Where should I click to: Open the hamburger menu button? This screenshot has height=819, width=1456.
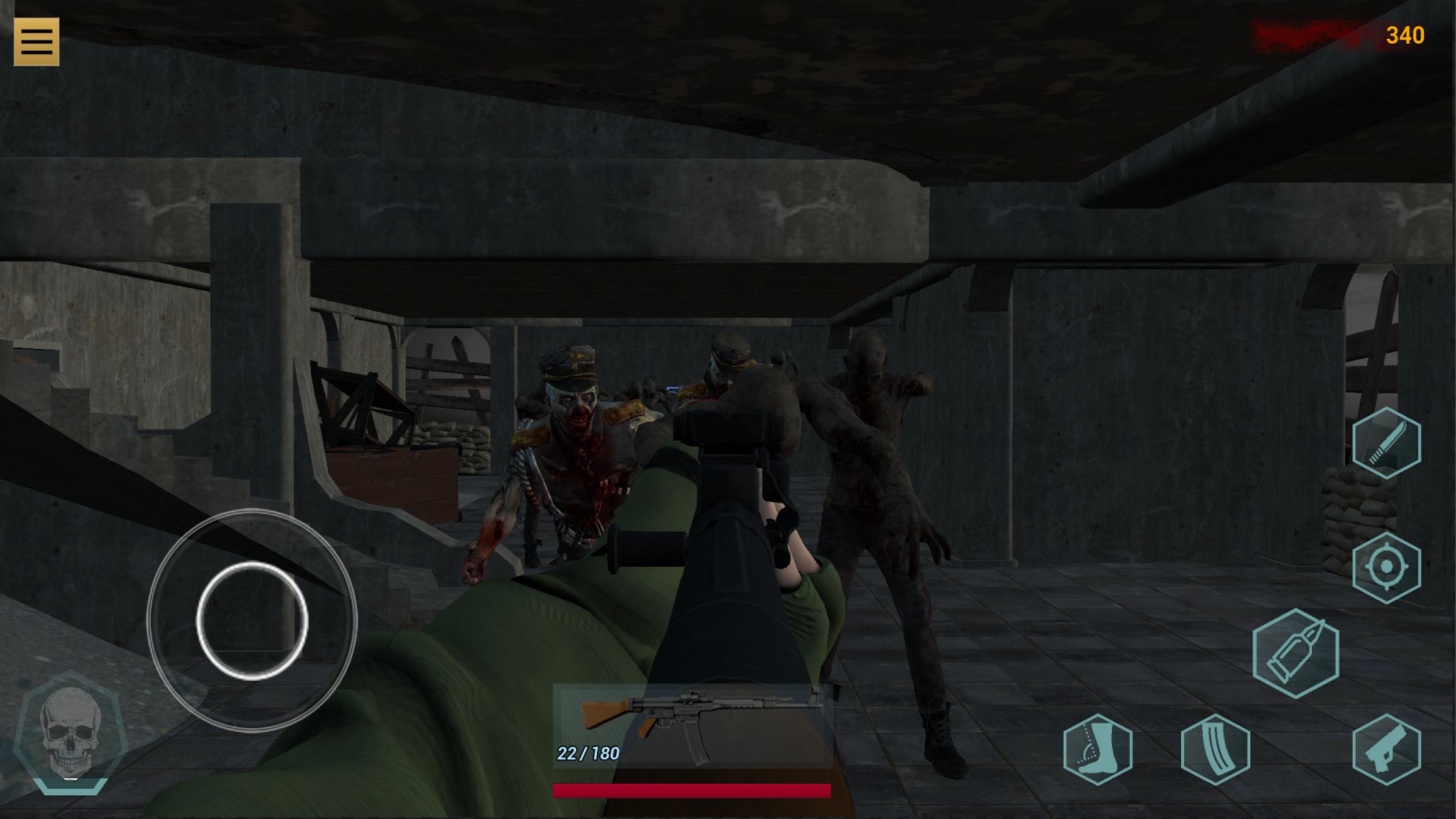[x=37, y=42]
